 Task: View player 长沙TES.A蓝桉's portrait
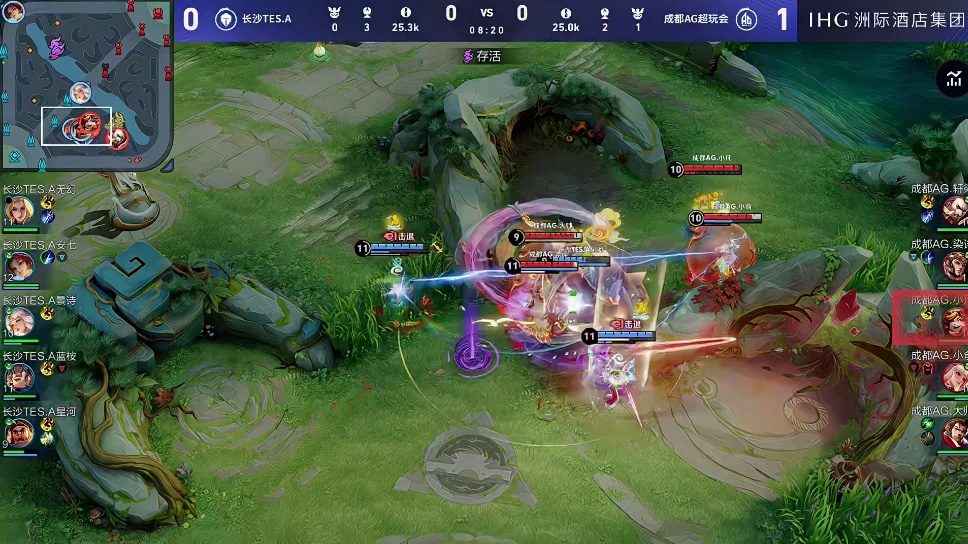[x=20, y=377]
